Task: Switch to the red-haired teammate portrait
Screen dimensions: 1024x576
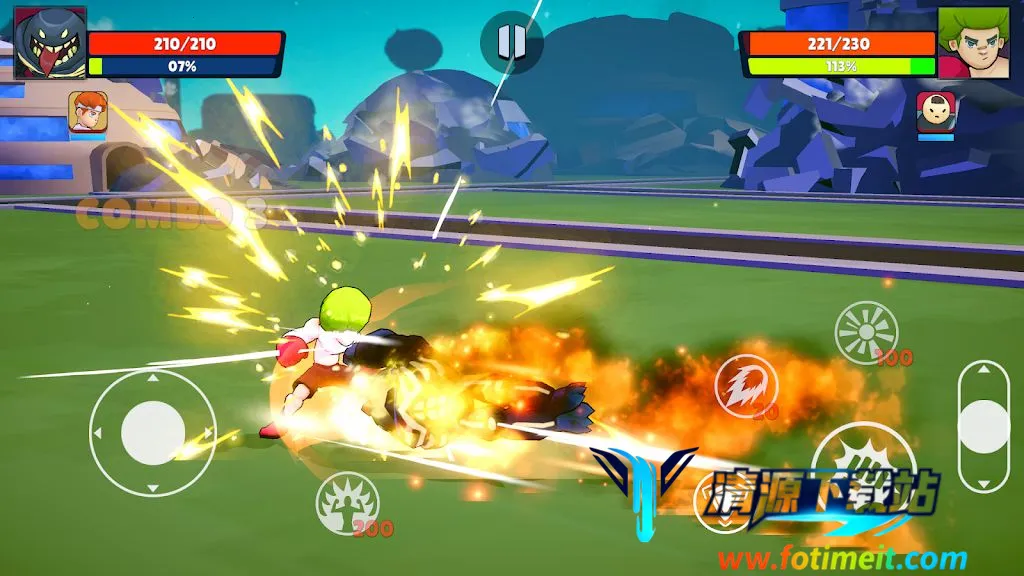Action: point(88,112)
